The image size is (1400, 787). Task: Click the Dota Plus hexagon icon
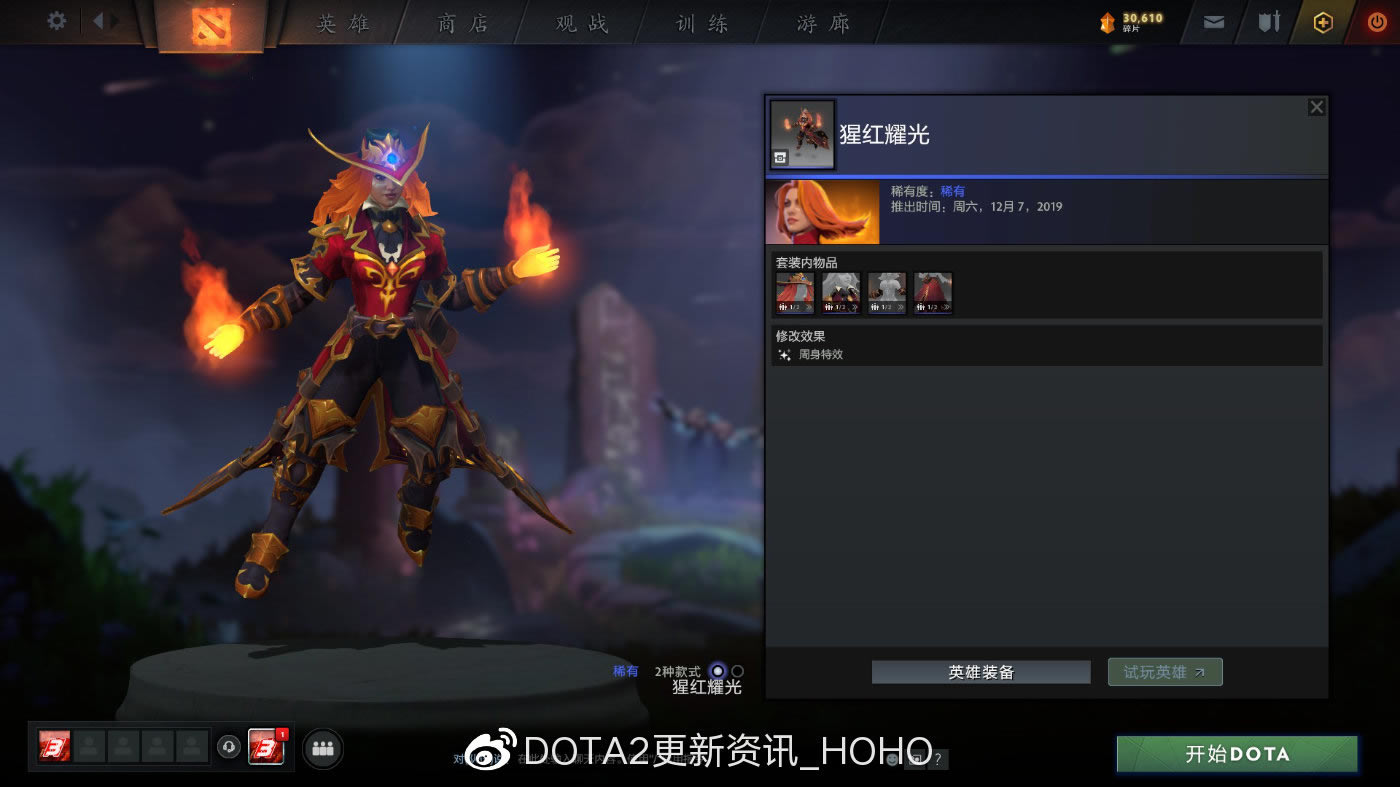(1322, 22)
